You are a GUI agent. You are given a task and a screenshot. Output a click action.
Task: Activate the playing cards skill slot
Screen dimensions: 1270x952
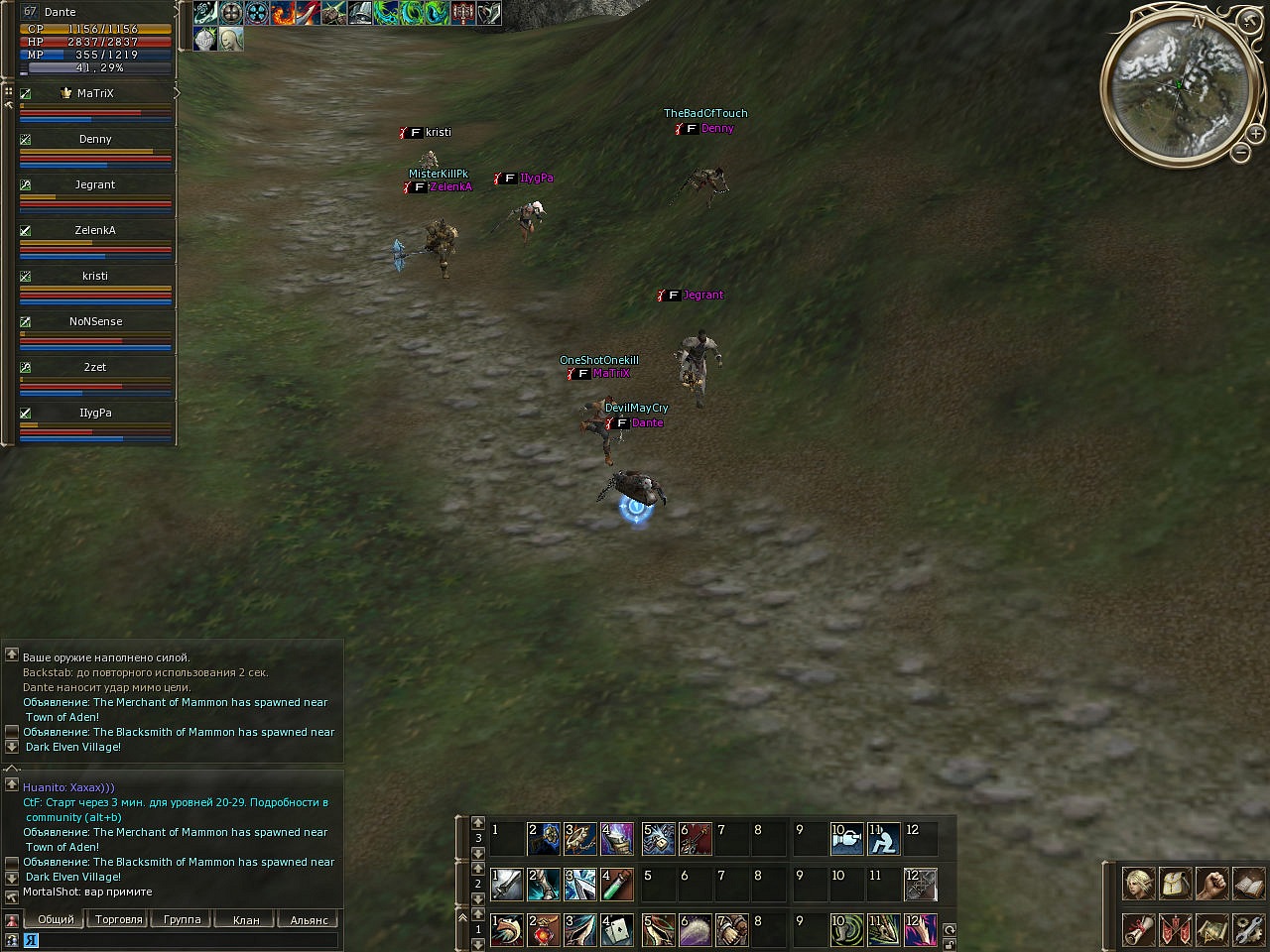coord(616,929)
